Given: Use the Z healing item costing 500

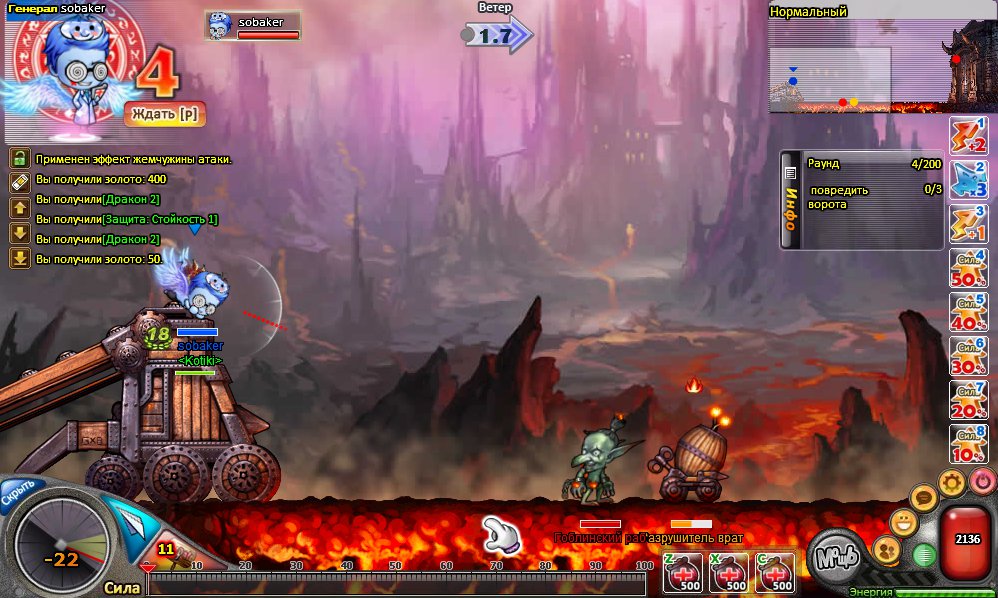Looking at the screenshot, I should 682,572.
